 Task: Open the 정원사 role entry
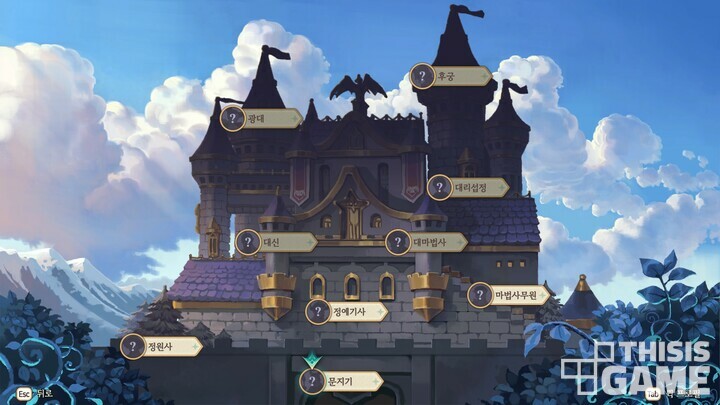coord(160,346)
